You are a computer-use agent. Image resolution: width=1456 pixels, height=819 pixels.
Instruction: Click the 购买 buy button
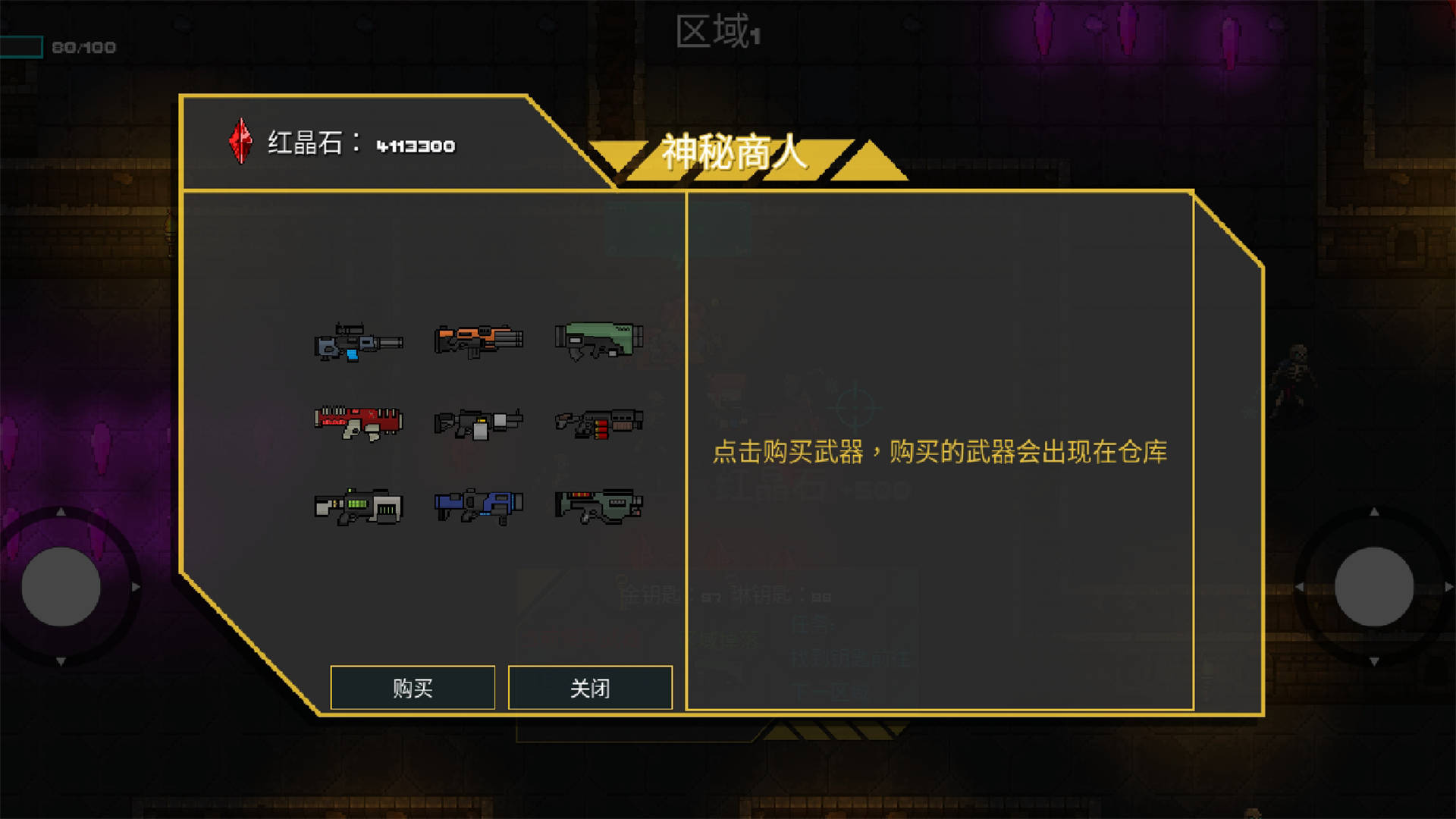tap(412, 688)
